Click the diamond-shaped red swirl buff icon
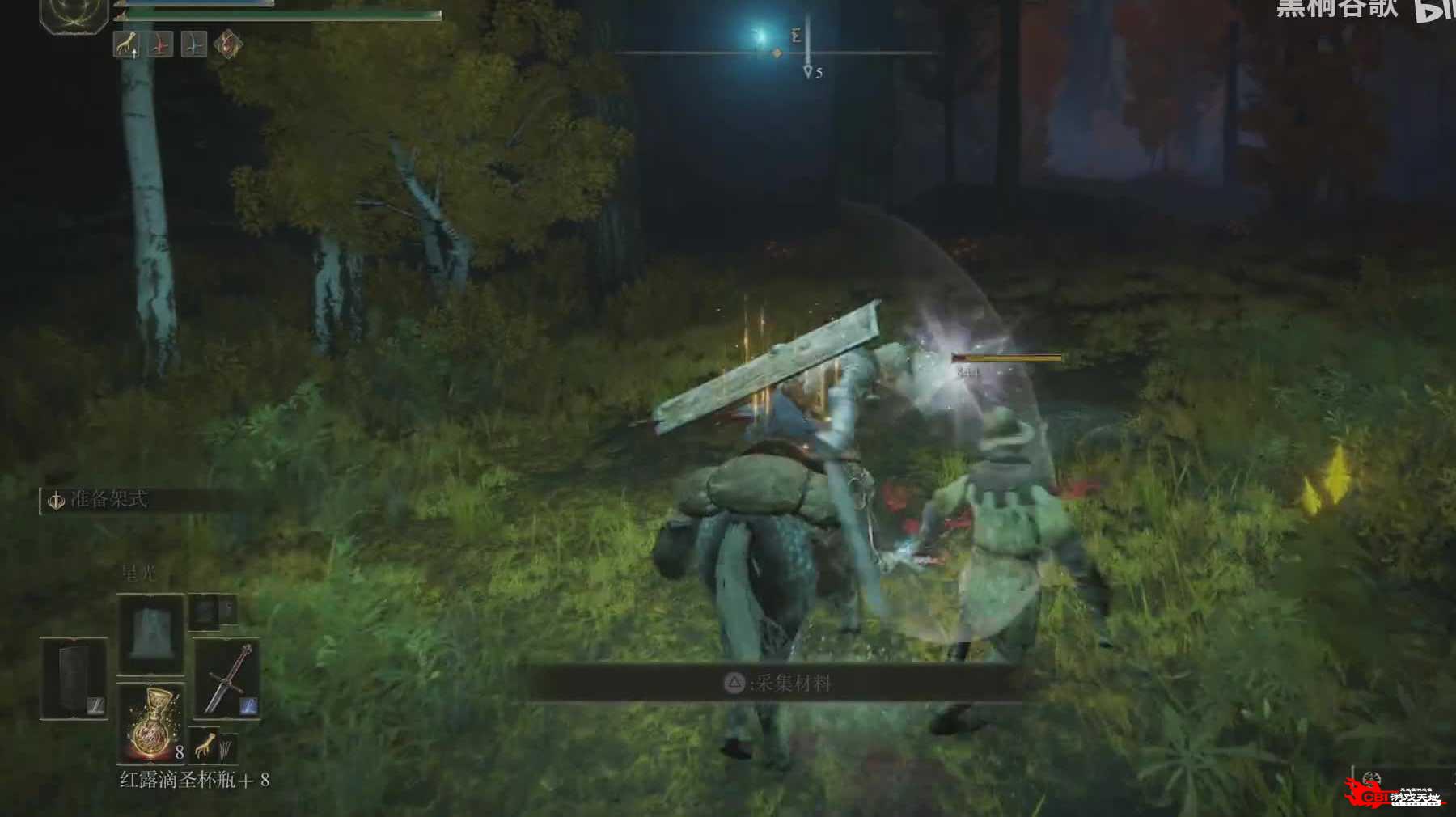The height and width of the screenshot is (817, 1456). 228,44
